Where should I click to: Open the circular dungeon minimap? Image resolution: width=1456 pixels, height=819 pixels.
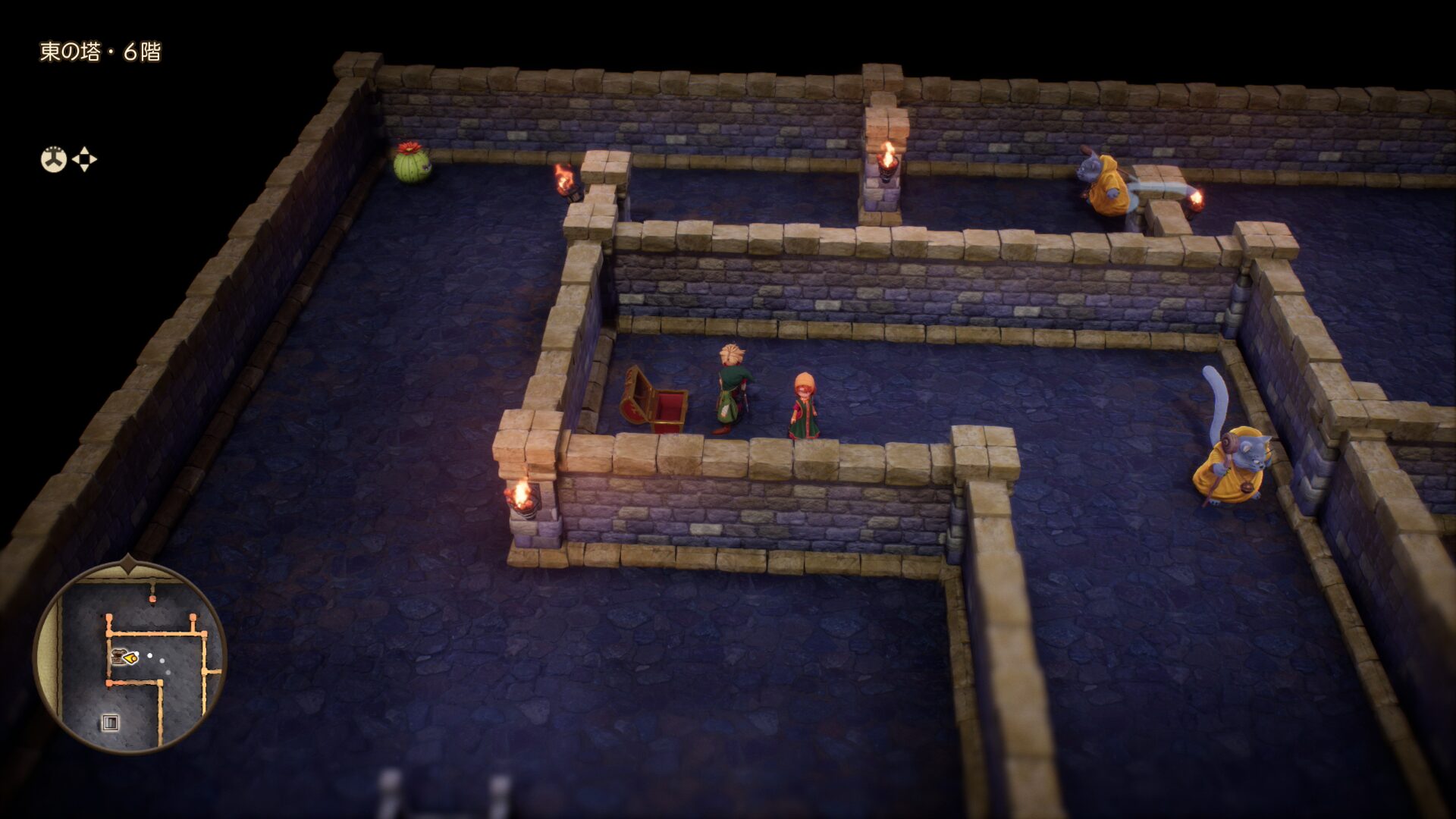pos(130,657)
